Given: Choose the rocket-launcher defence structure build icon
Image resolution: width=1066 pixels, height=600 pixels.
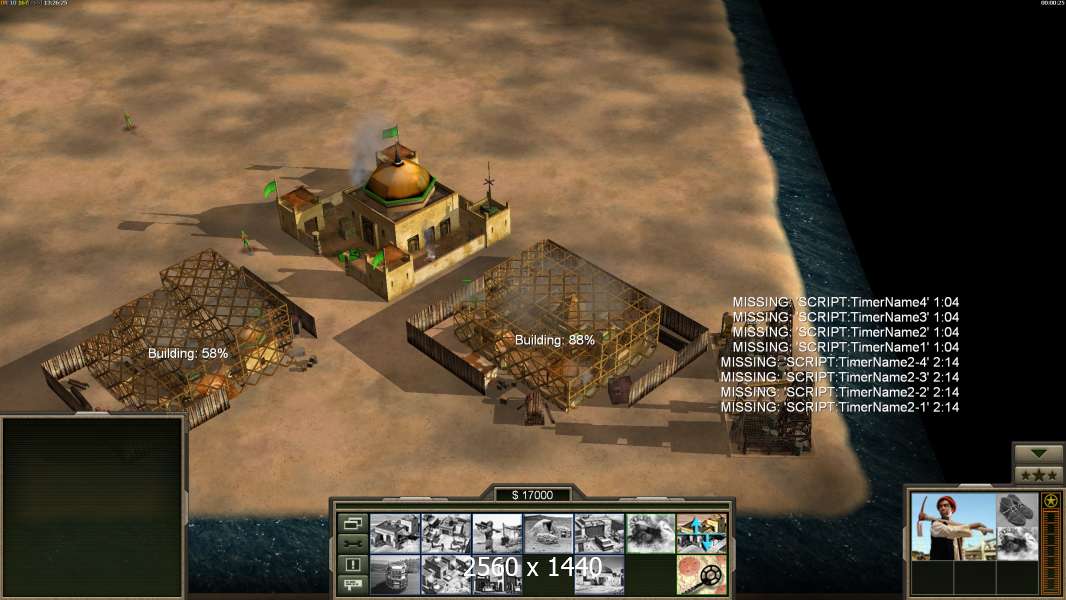Looking at the screenshot, I should 497,533.
